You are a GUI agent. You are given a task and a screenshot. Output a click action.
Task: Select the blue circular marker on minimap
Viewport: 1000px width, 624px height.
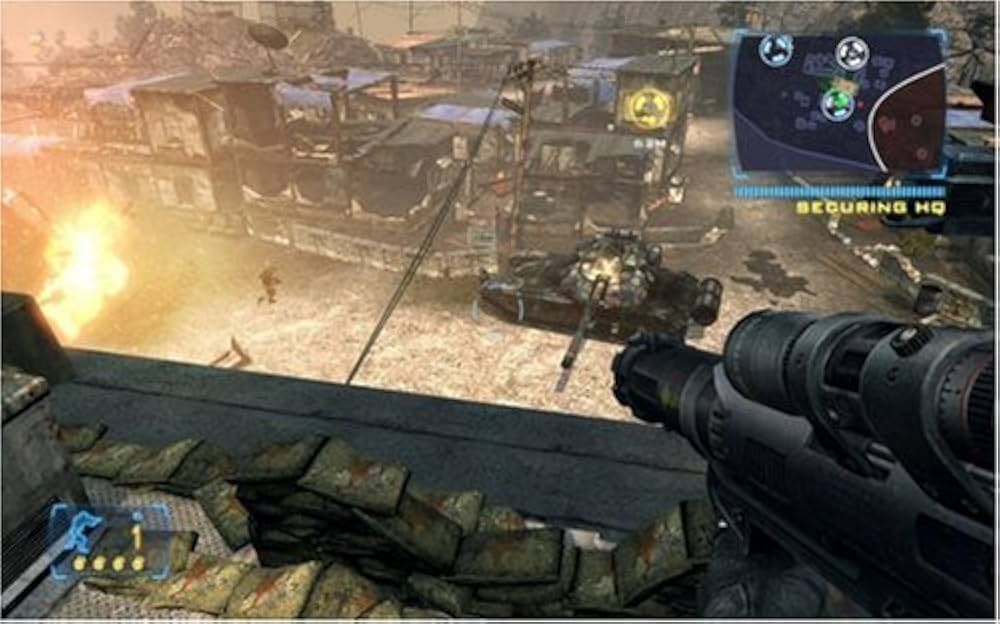click(x=776, y=50)
